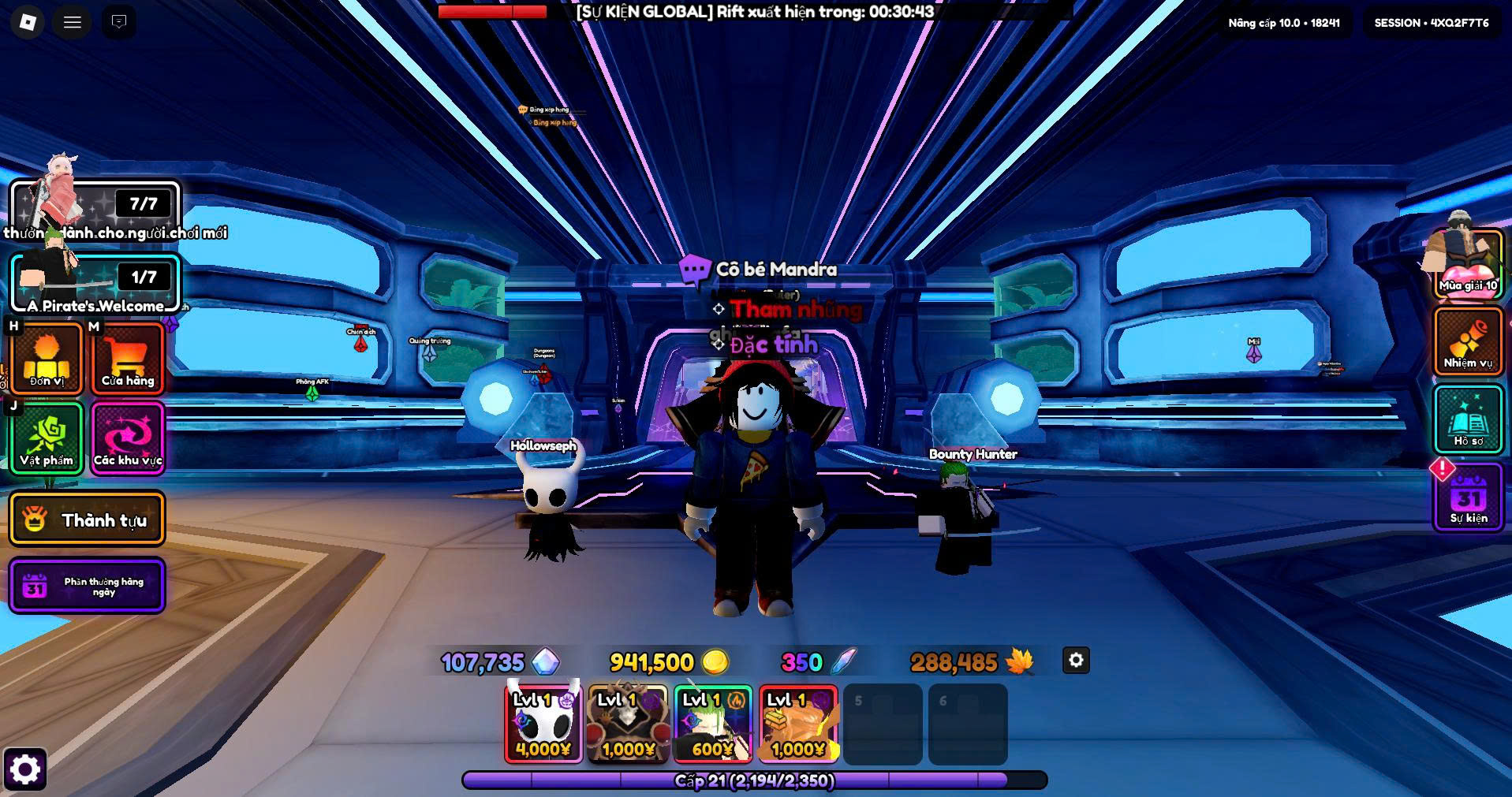1512x797 pixels.
Task: Open the Roblox menu logo button
Action: (x=28, y=22)
